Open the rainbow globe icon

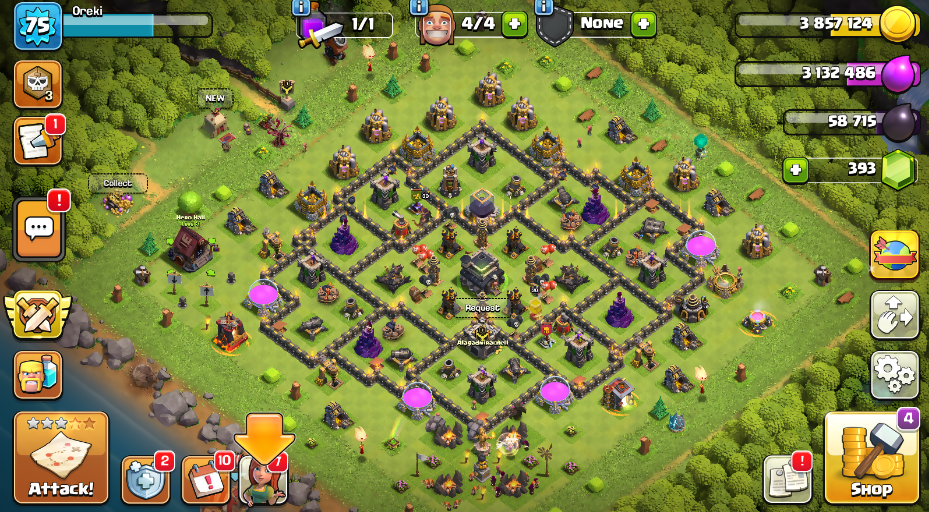[x=894, y=255]
